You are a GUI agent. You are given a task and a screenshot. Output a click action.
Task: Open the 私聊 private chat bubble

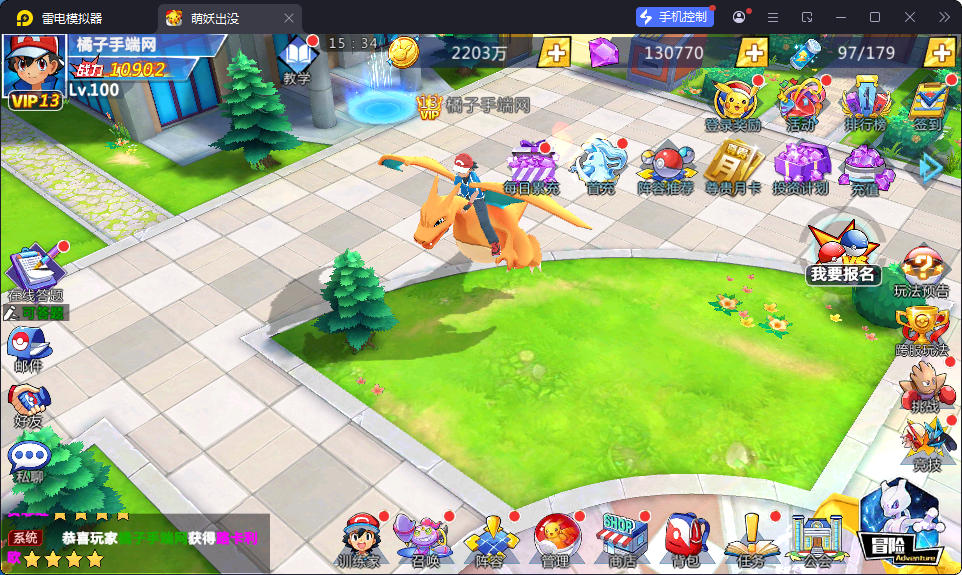pyautogui.click(x=28, y=461)
